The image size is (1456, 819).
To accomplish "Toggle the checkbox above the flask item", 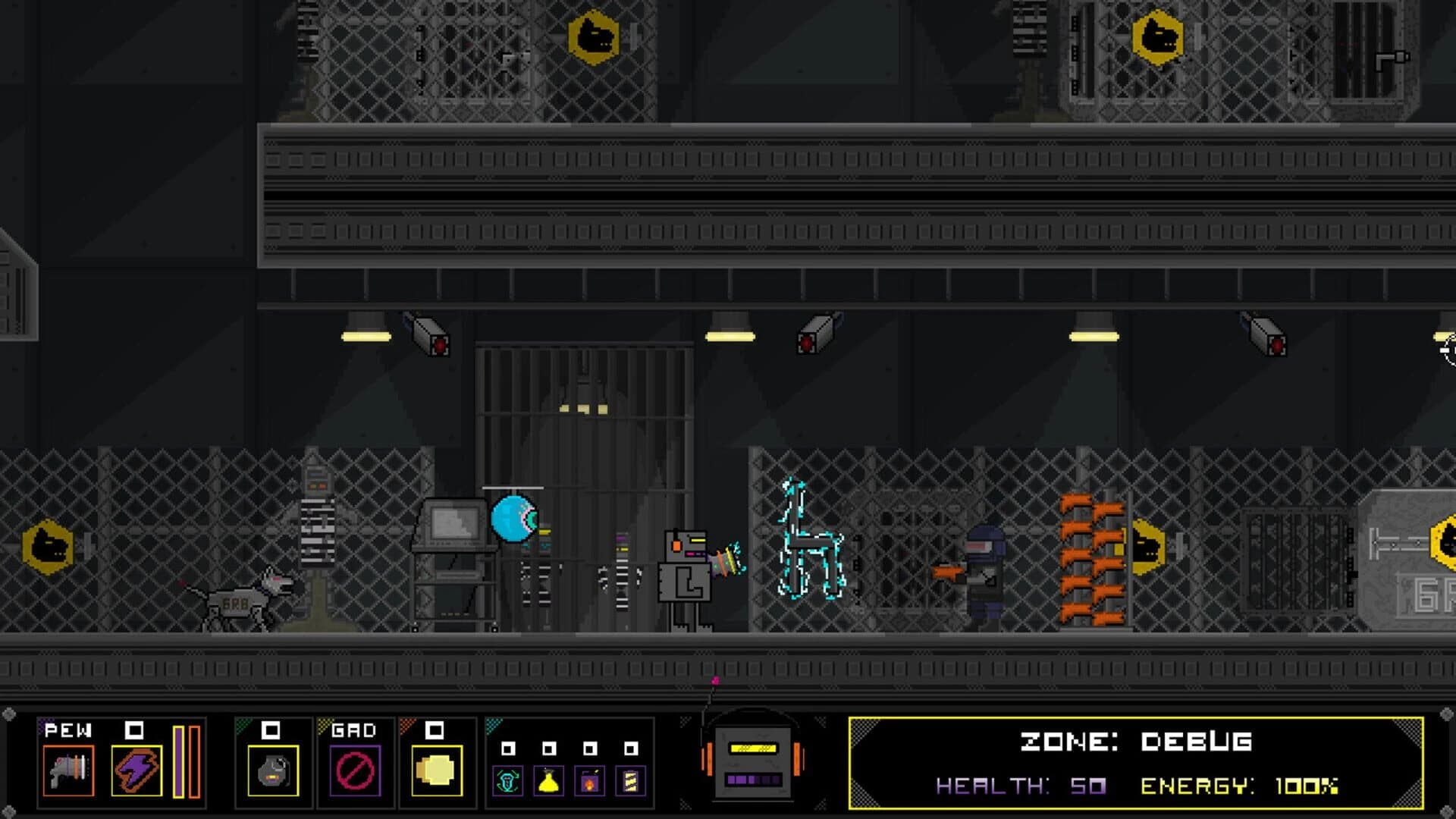I will [550, 749].
